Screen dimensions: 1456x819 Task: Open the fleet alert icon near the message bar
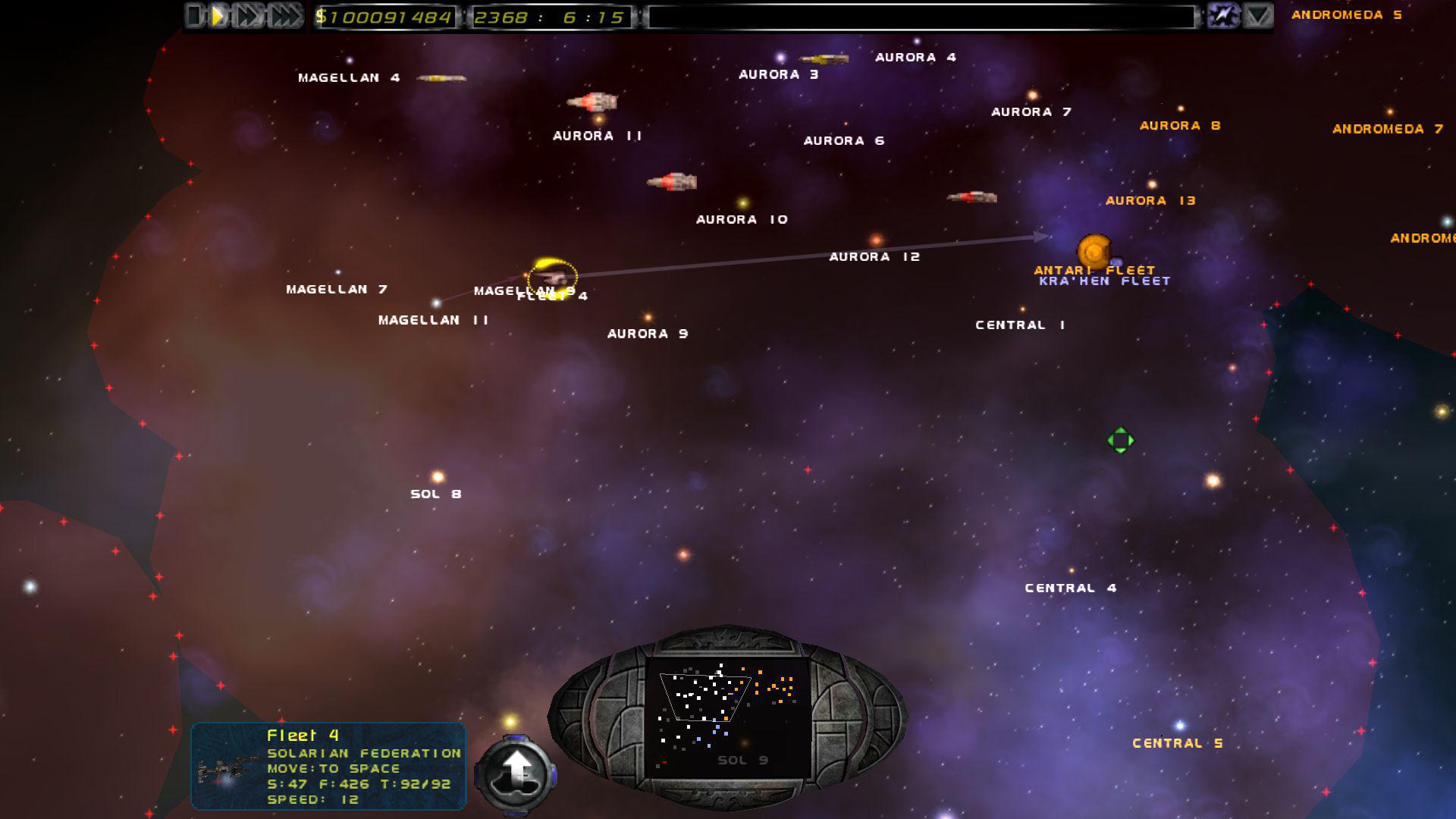pos(1222,14)
